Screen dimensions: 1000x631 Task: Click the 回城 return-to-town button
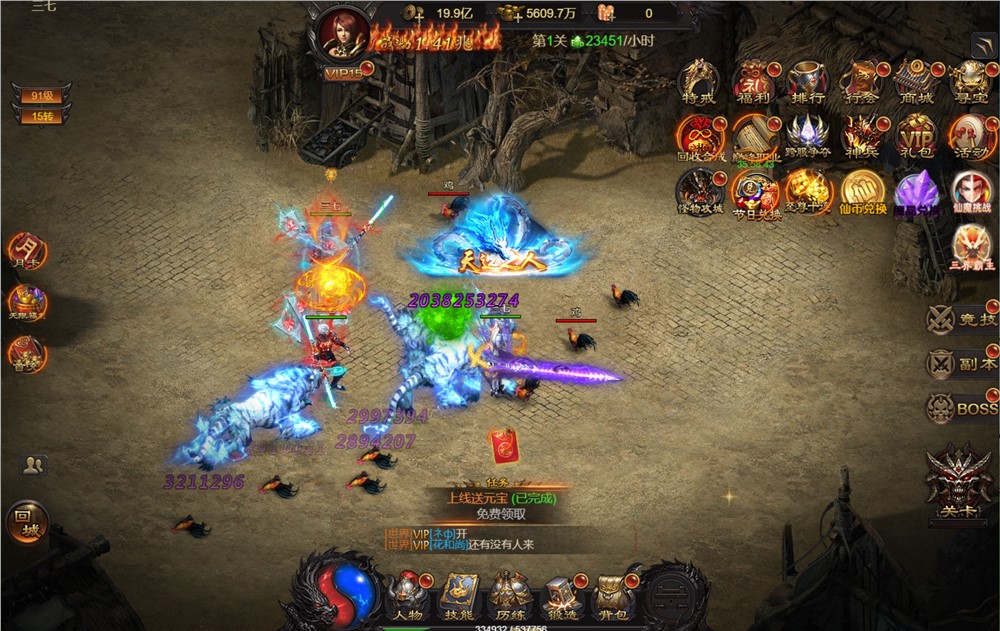pyautogui.click(x=27, y=522)
